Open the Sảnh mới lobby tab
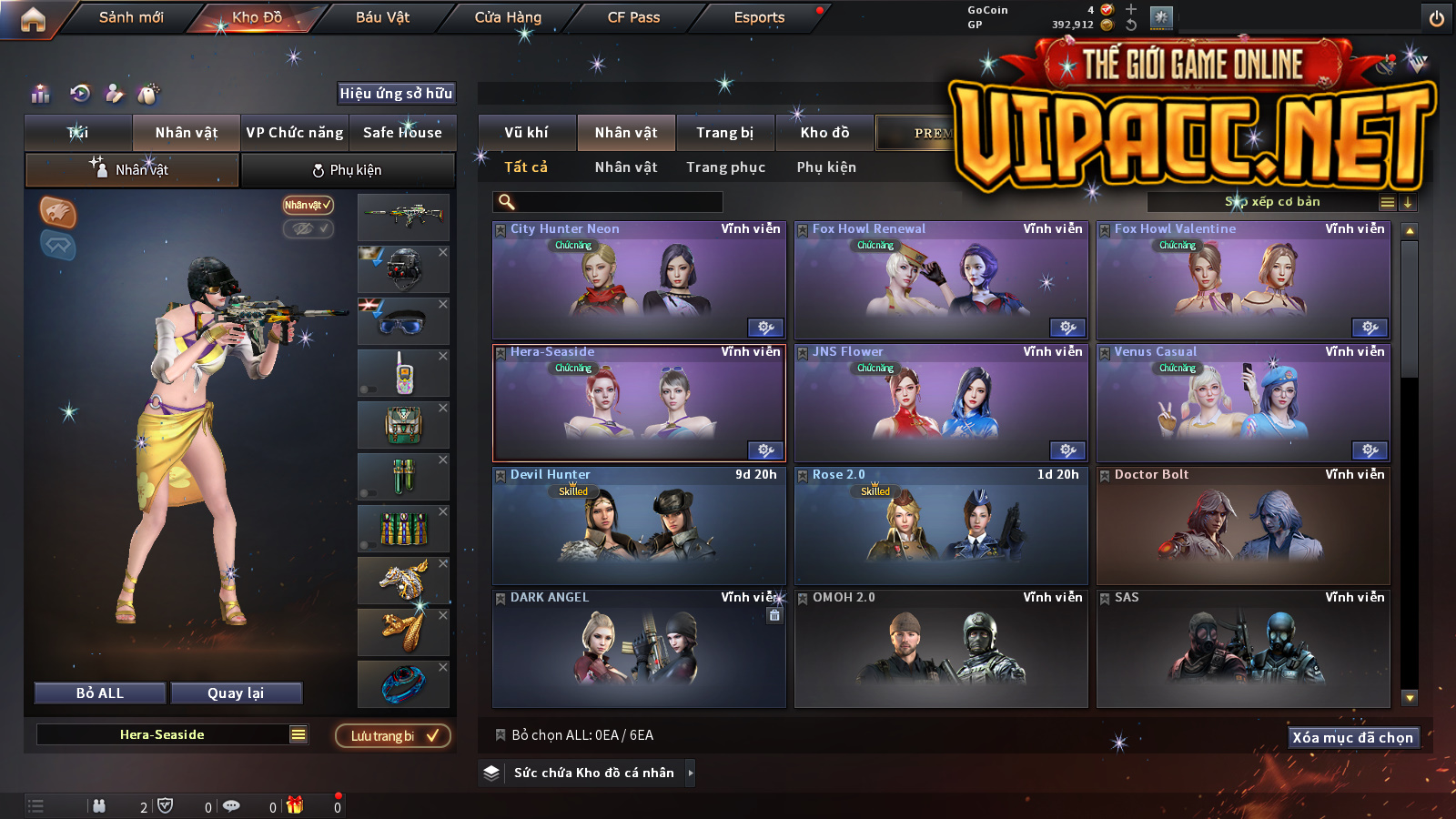1456x819 pixels. click(x=131, y=17)
